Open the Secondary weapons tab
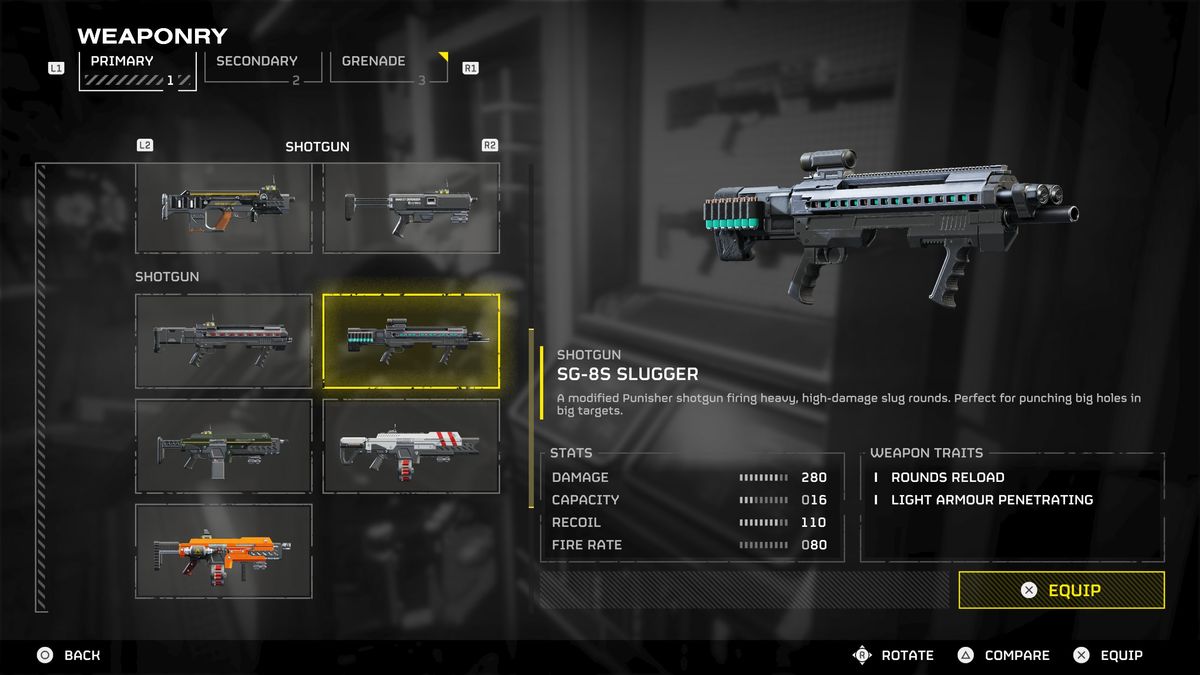The image size is (1200, 675). 263,67
